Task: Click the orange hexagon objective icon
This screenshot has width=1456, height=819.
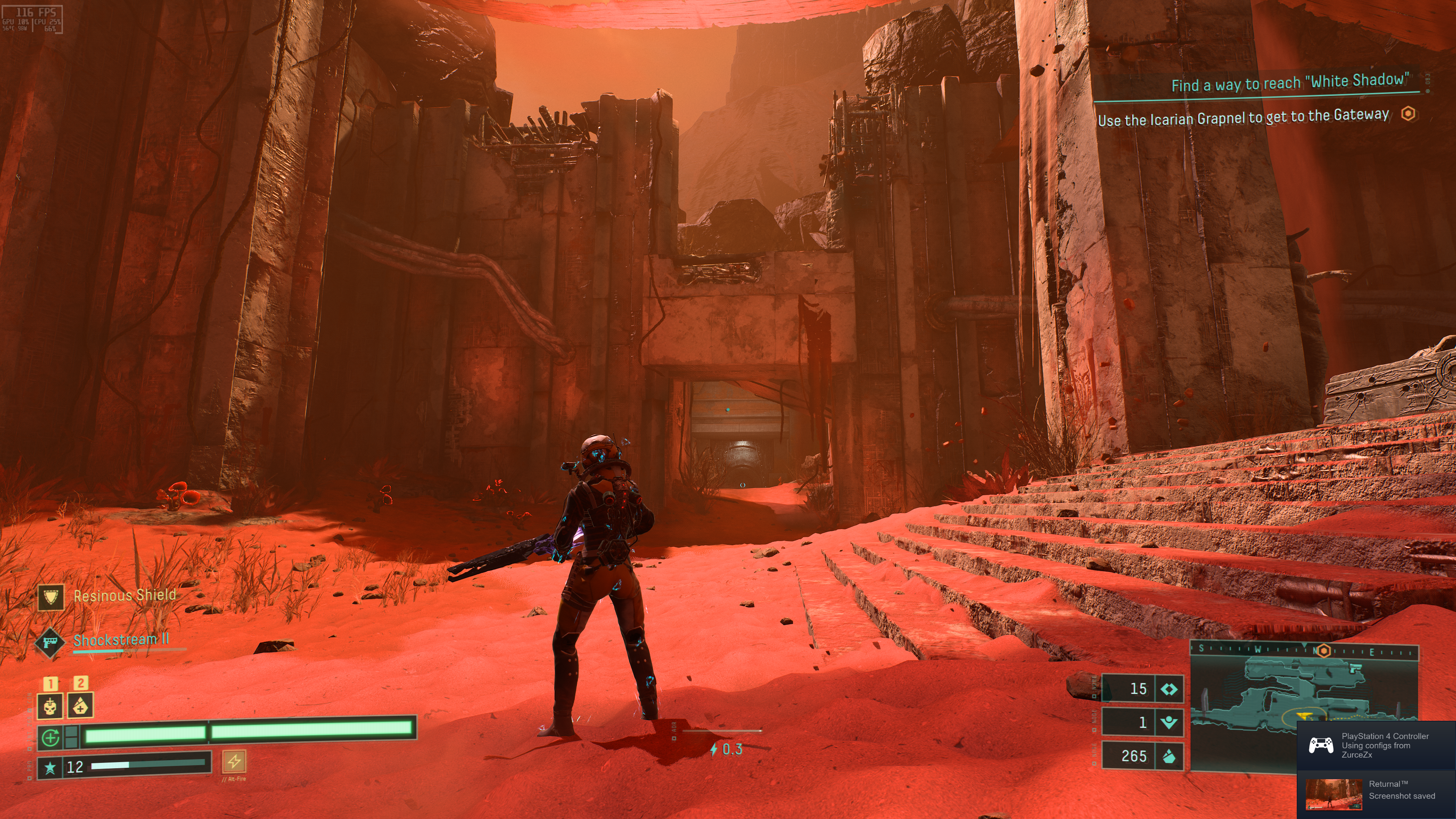Action: point(1409,114)
